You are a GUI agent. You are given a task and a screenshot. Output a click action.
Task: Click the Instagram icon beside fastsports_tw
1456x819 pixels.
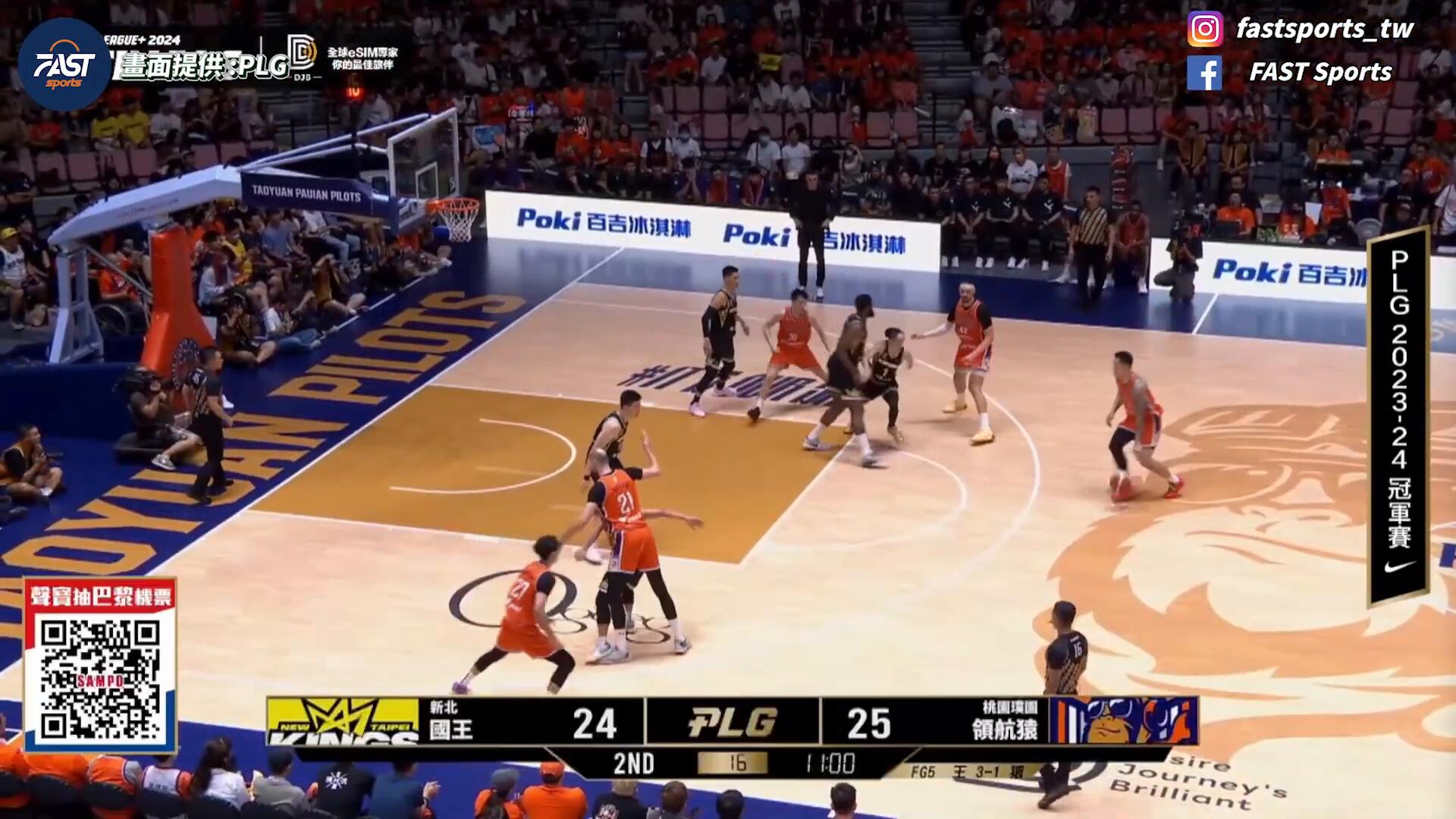pyautogui.click(x=1205, y=30)
